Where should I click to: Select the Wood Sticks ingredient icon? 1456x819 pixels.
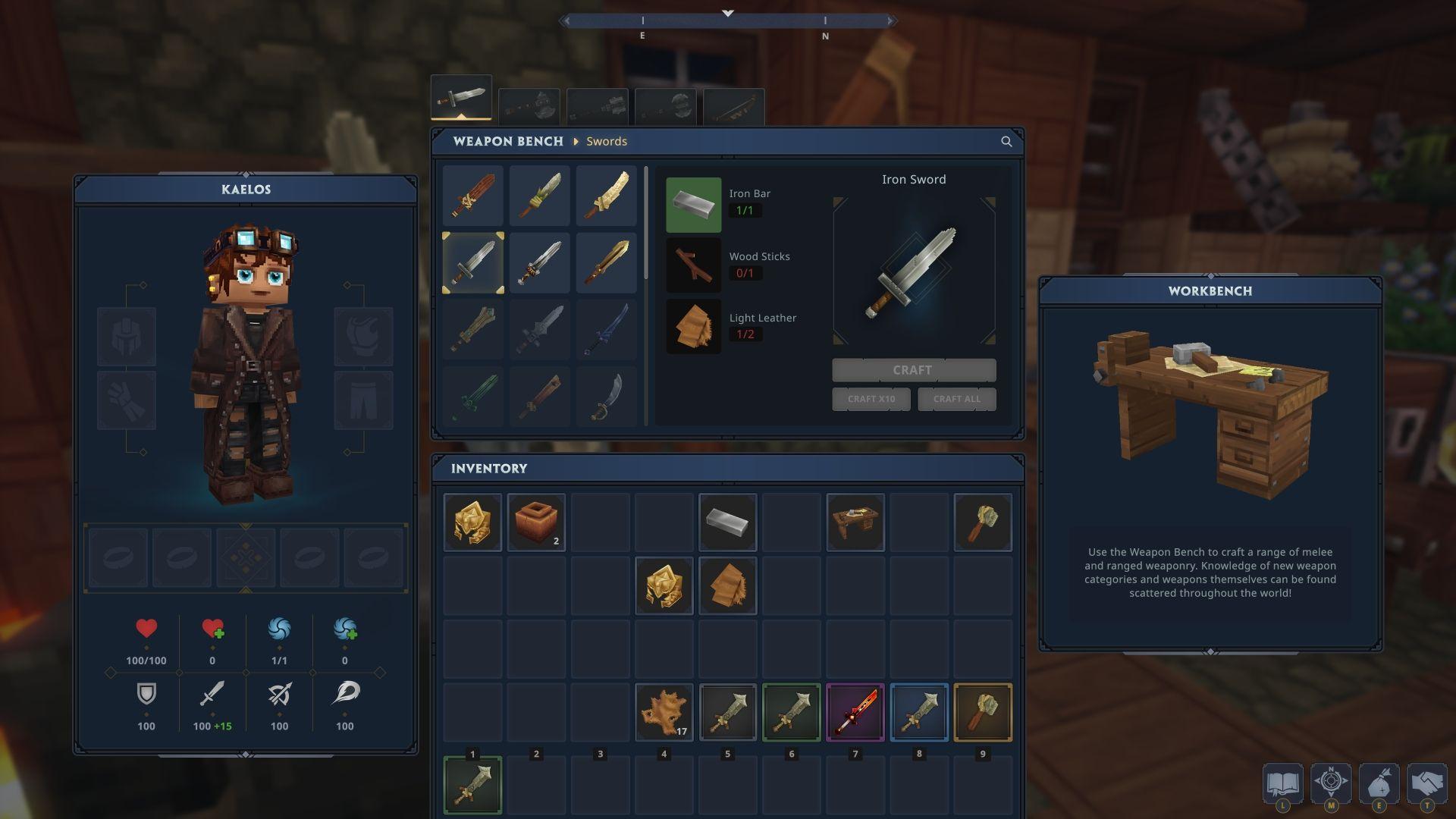693,265
